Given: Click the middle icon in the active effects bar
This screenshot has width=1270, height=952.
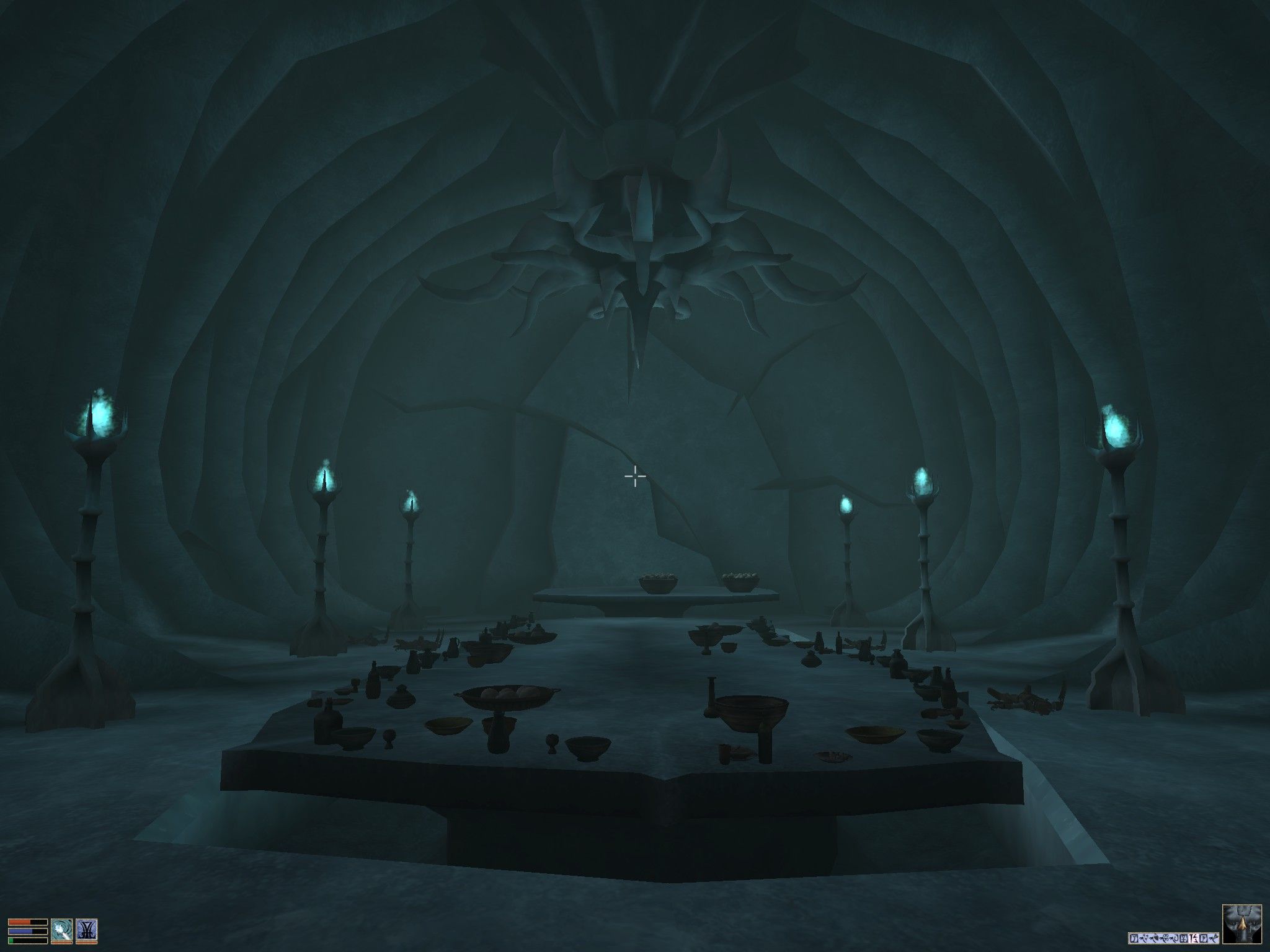Looking at the screenshot, I should [1175, 938].
